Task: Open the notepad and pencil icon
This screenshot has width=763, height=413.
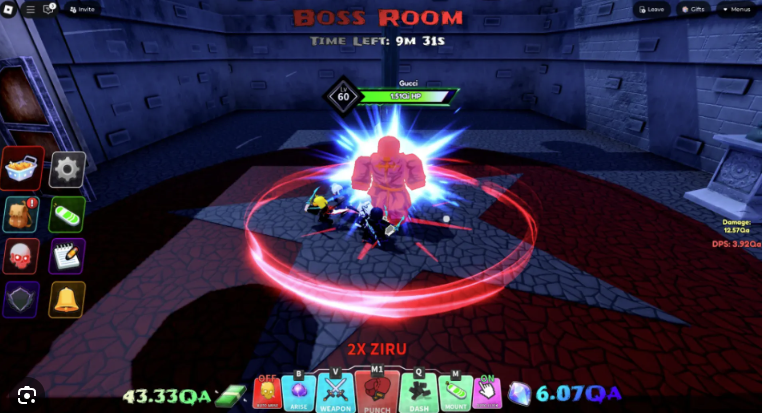Action: (x=67, y=256)
